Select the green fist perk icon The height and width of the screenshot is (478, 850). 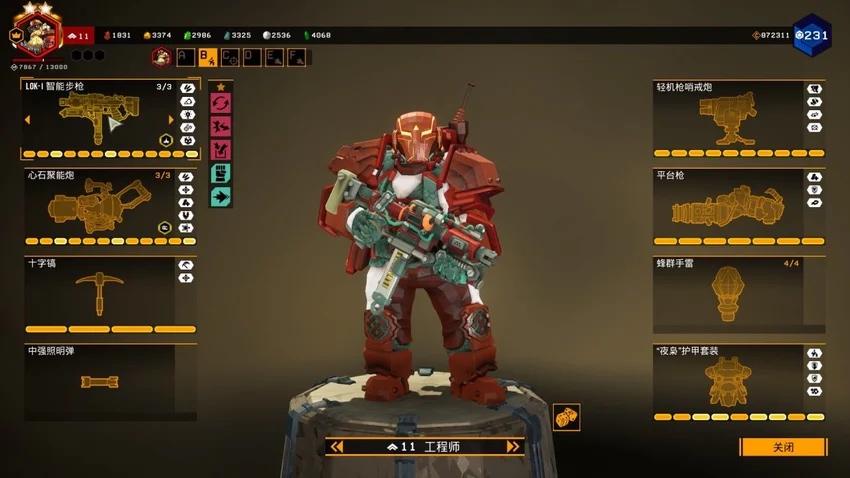point(220,174)
